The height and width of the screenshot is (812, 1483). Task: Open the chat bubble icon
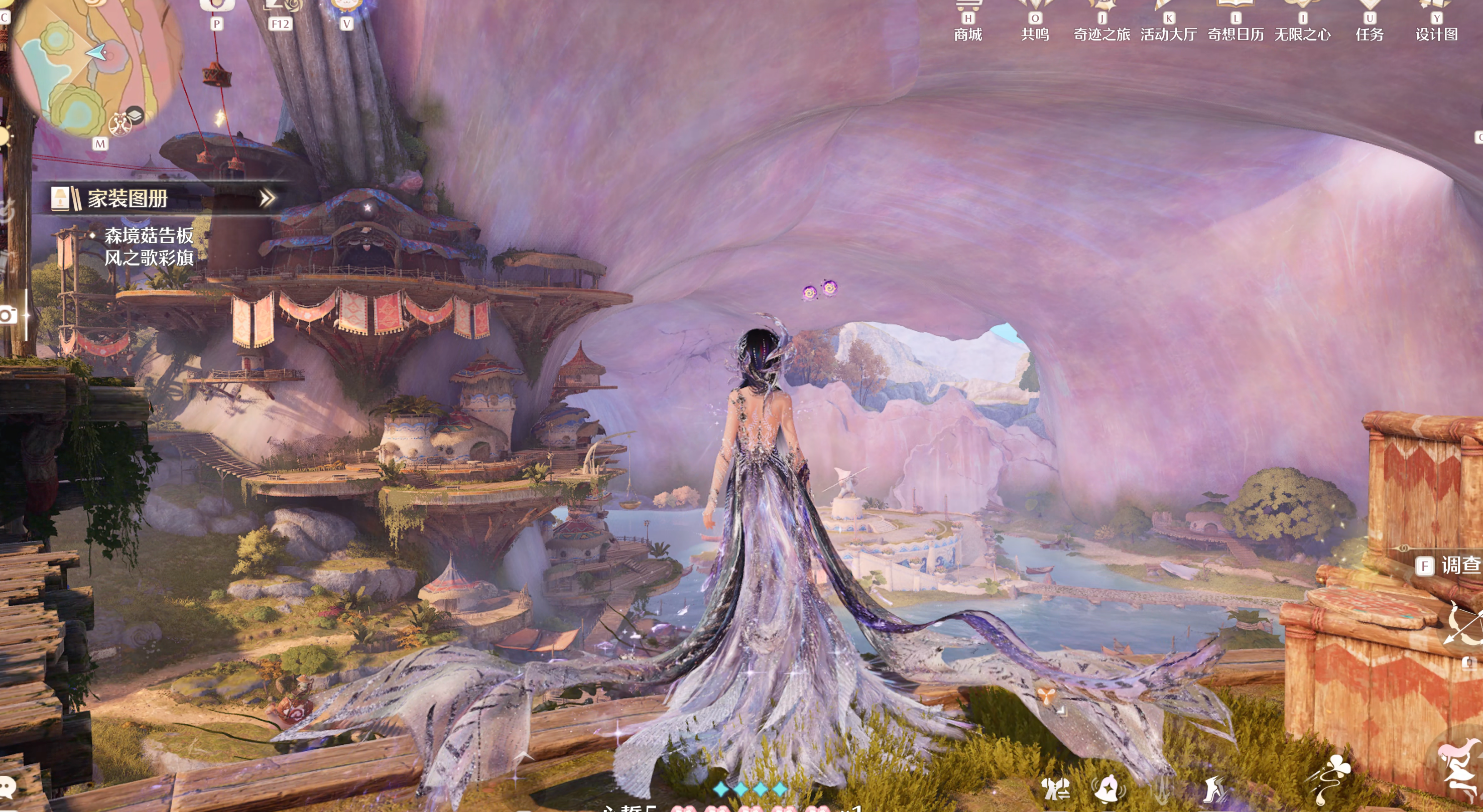tap(8, 786)
